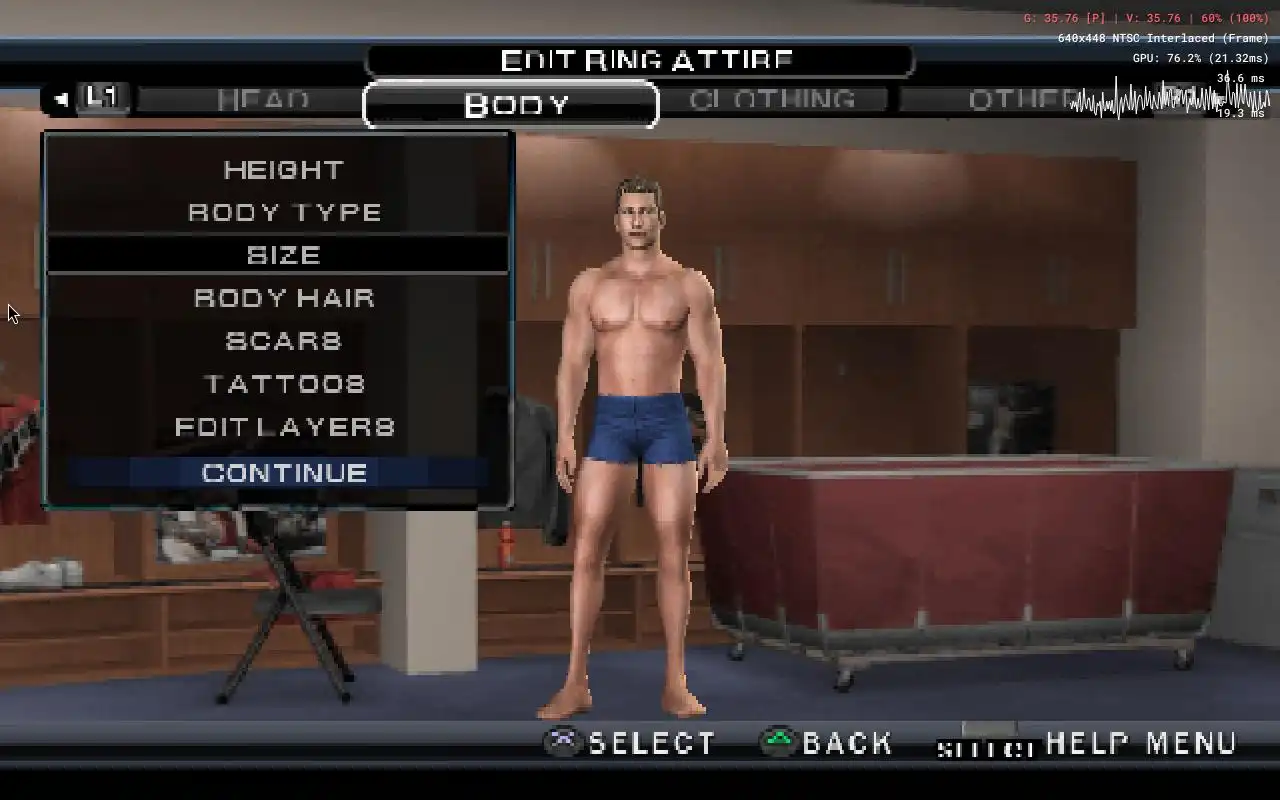This screenshot has height=800, width=1280.
Task: Switch to the Clothing tab
Action: [x=772, y=100]
